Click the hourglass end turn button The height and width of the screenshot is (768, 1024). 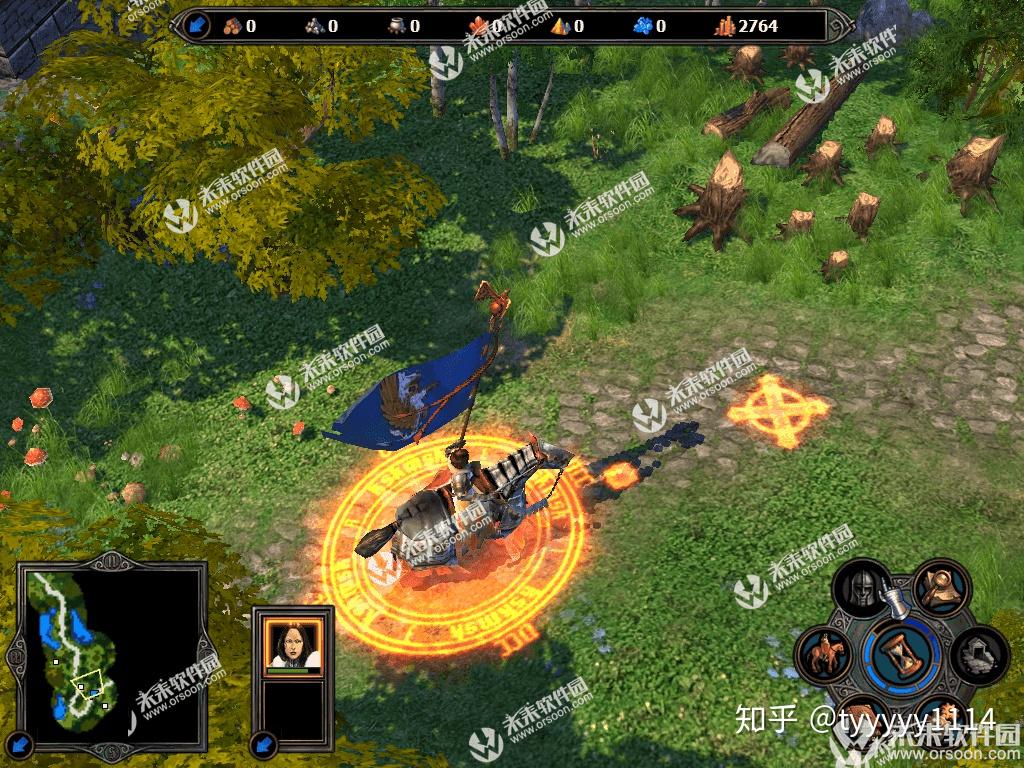[902, 653]
